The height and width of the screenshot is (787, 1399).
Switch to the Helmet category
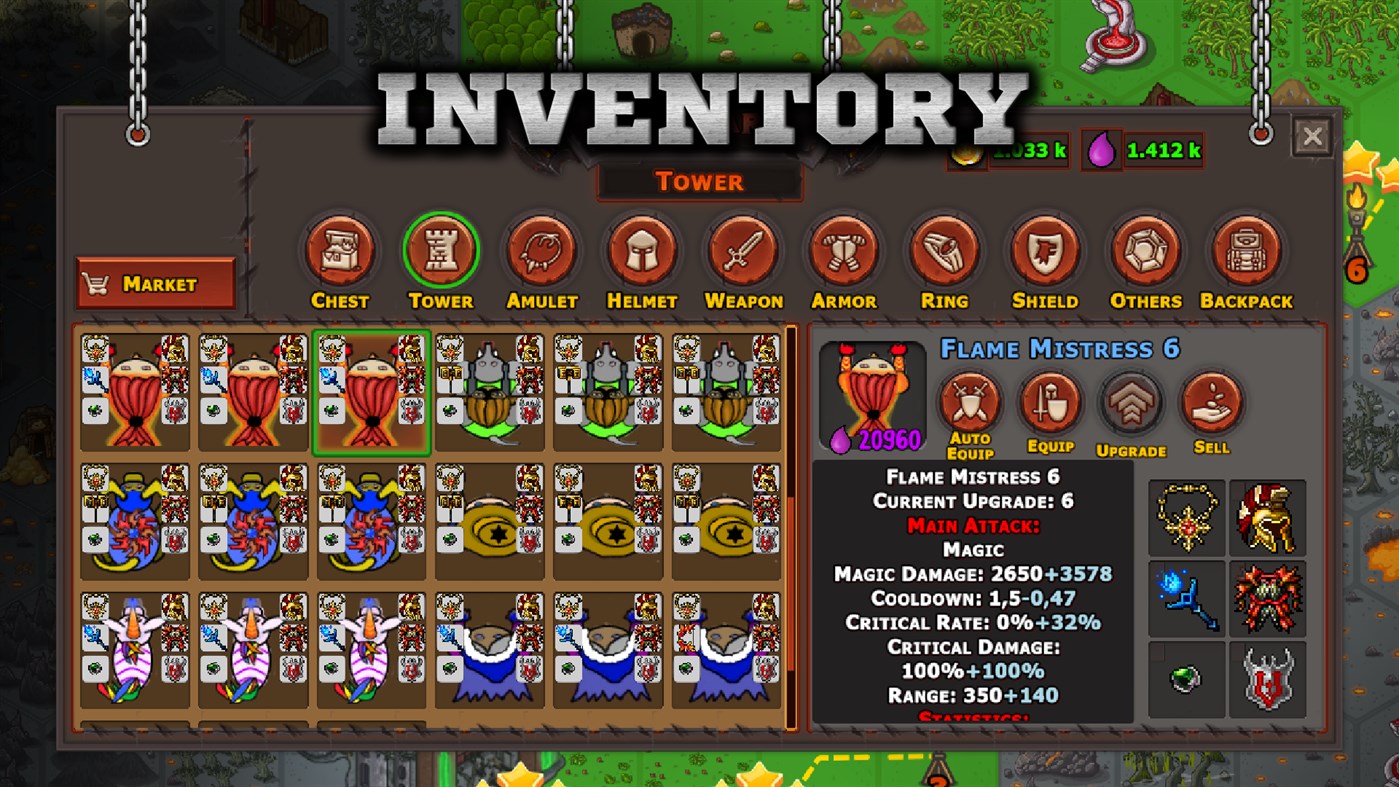tap(642, 250)
